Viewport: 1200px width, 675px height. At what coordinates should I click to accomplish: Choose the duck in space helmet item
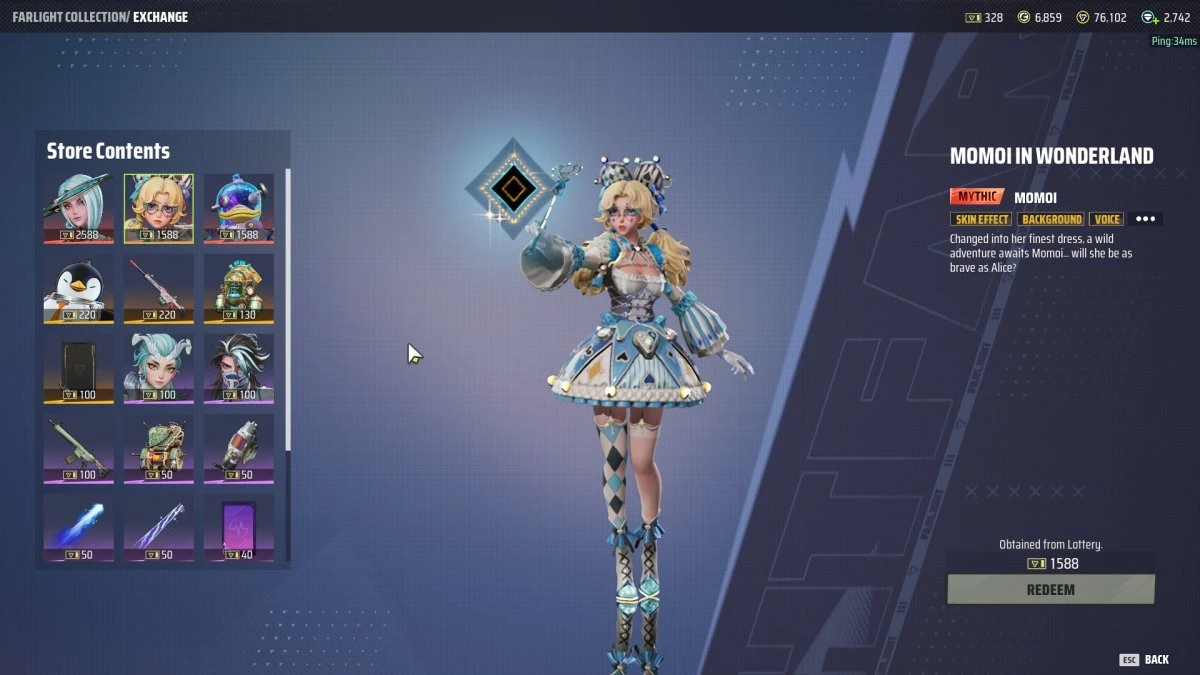pyautogui.click(x=239, y=208)
